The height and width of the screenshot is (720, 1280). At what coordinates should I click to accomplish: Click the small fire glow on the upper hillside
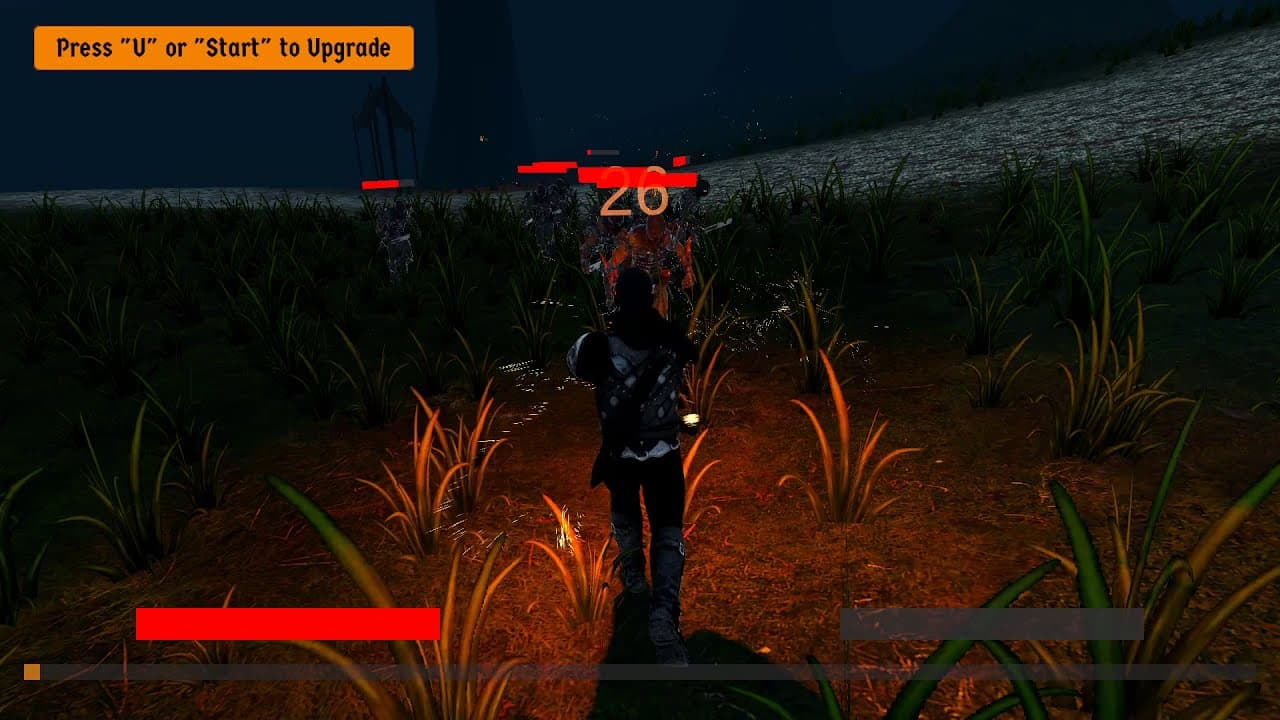[484, 137]
